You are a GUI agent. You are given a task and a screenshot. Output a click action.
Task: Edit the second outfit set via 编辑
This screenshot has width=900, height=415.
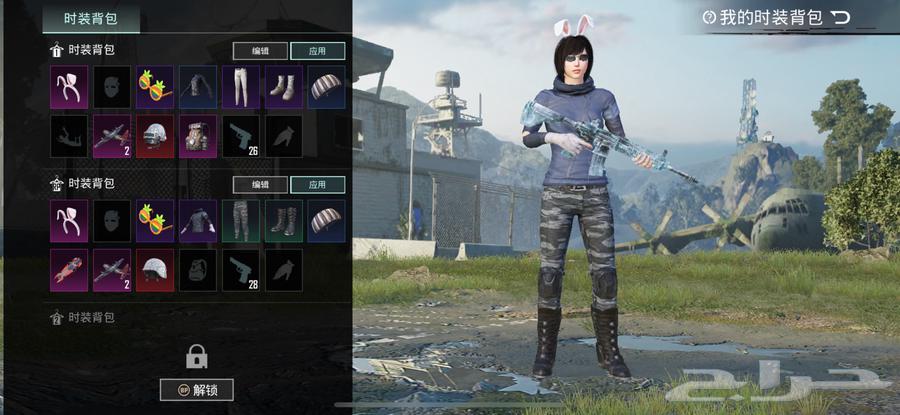[260, 185]
